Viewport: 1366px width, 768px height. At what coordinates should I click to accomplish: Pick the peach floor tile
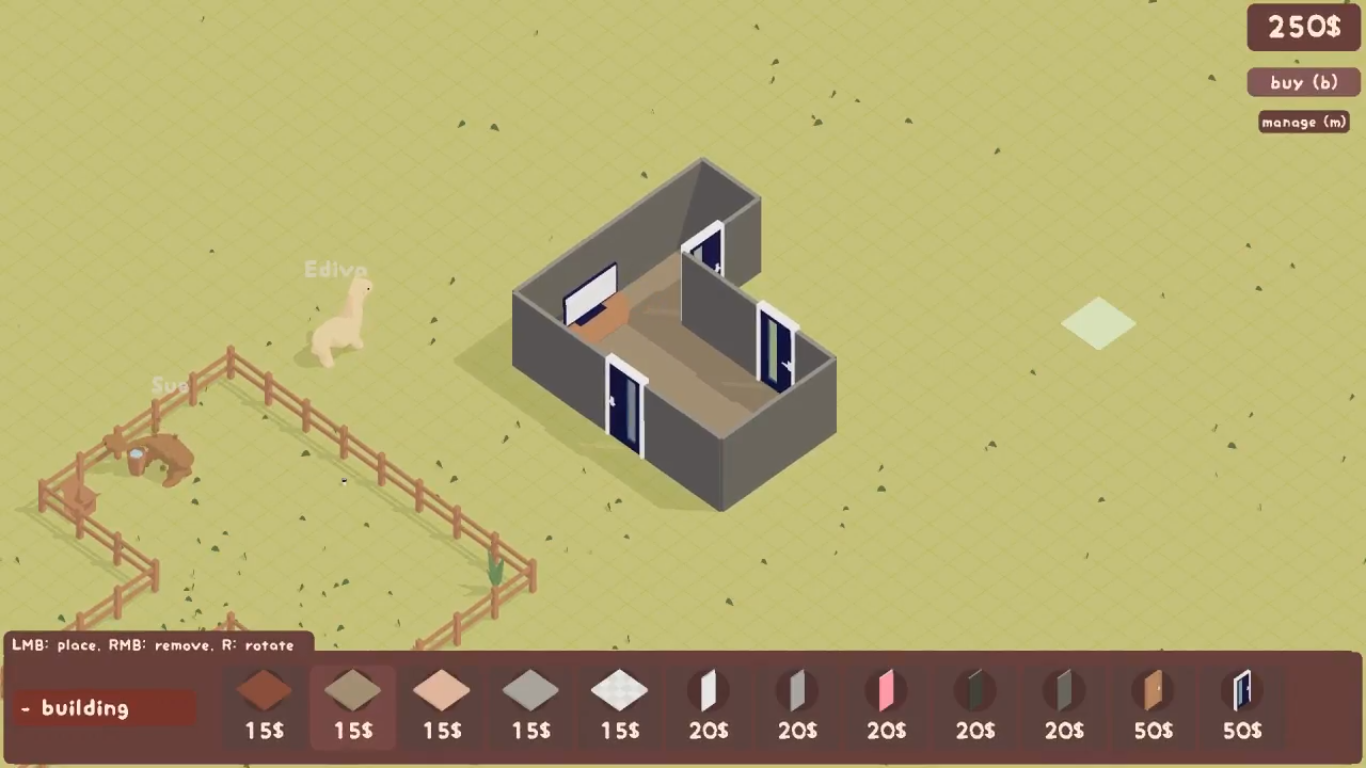pos(442,705)
